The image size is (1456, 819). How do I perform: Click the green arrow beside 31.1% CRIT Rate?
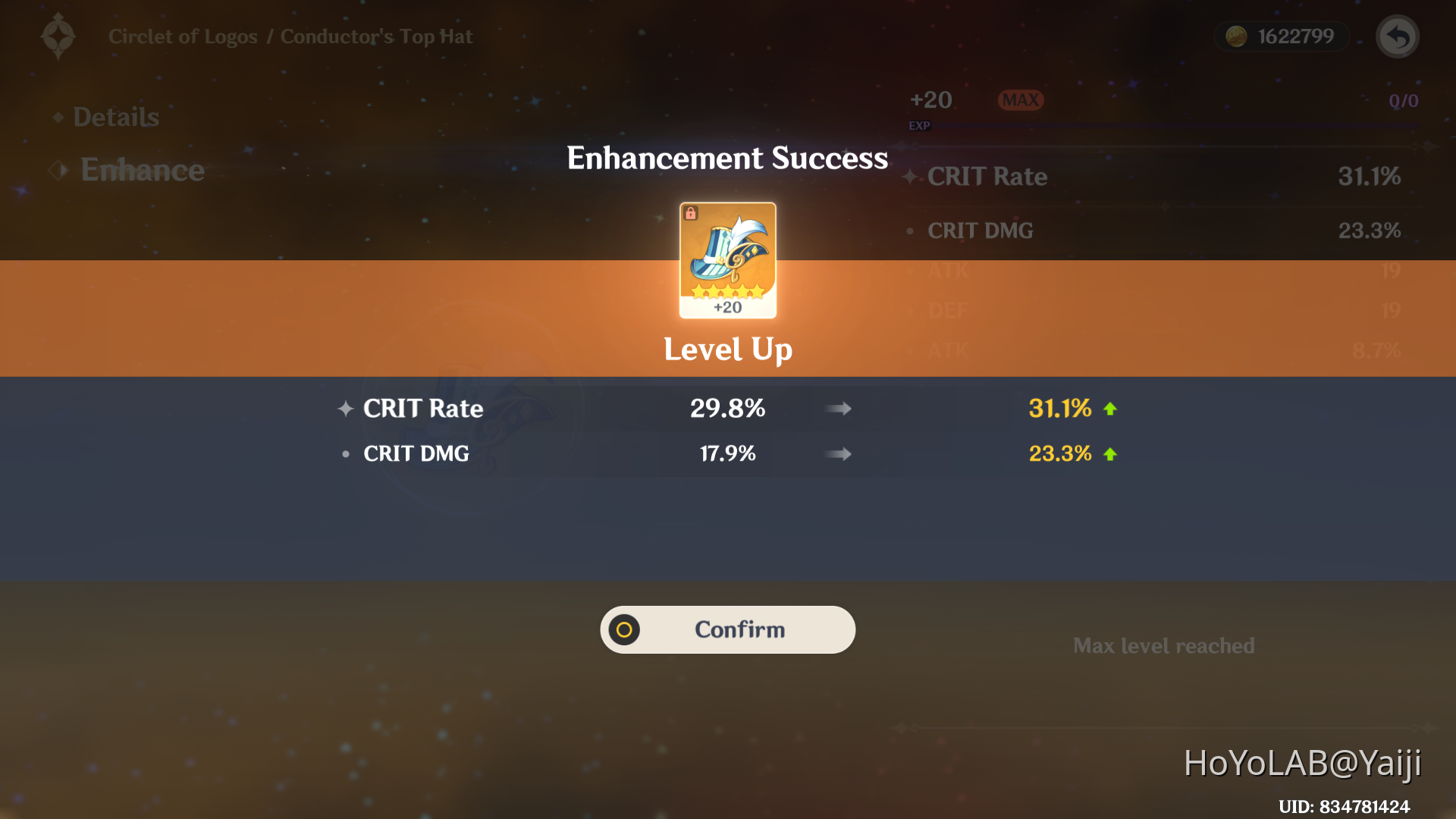(1109, 408)
